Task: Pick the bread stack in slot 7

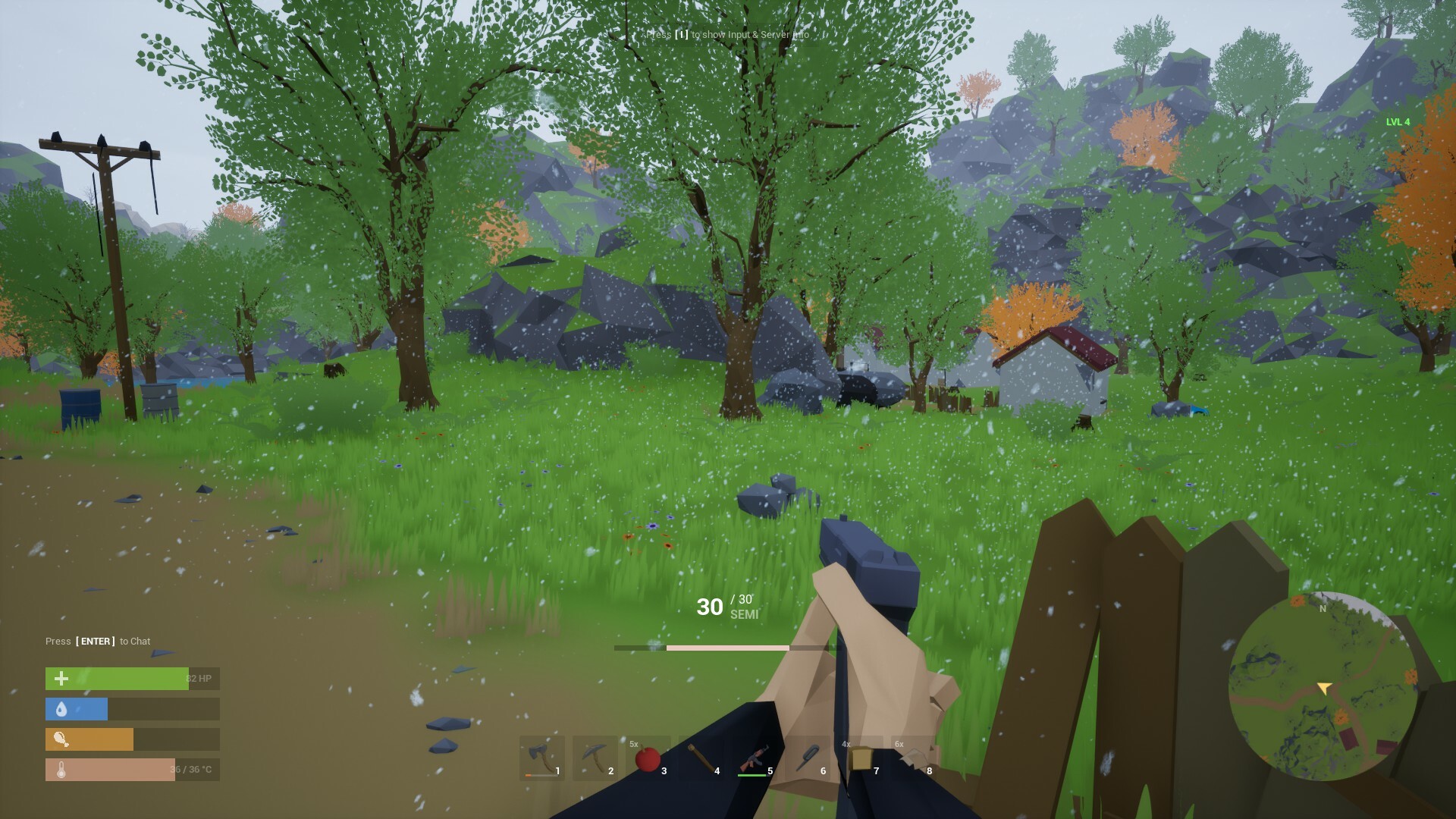Action: pyautogui.click(x=861, y=758)
